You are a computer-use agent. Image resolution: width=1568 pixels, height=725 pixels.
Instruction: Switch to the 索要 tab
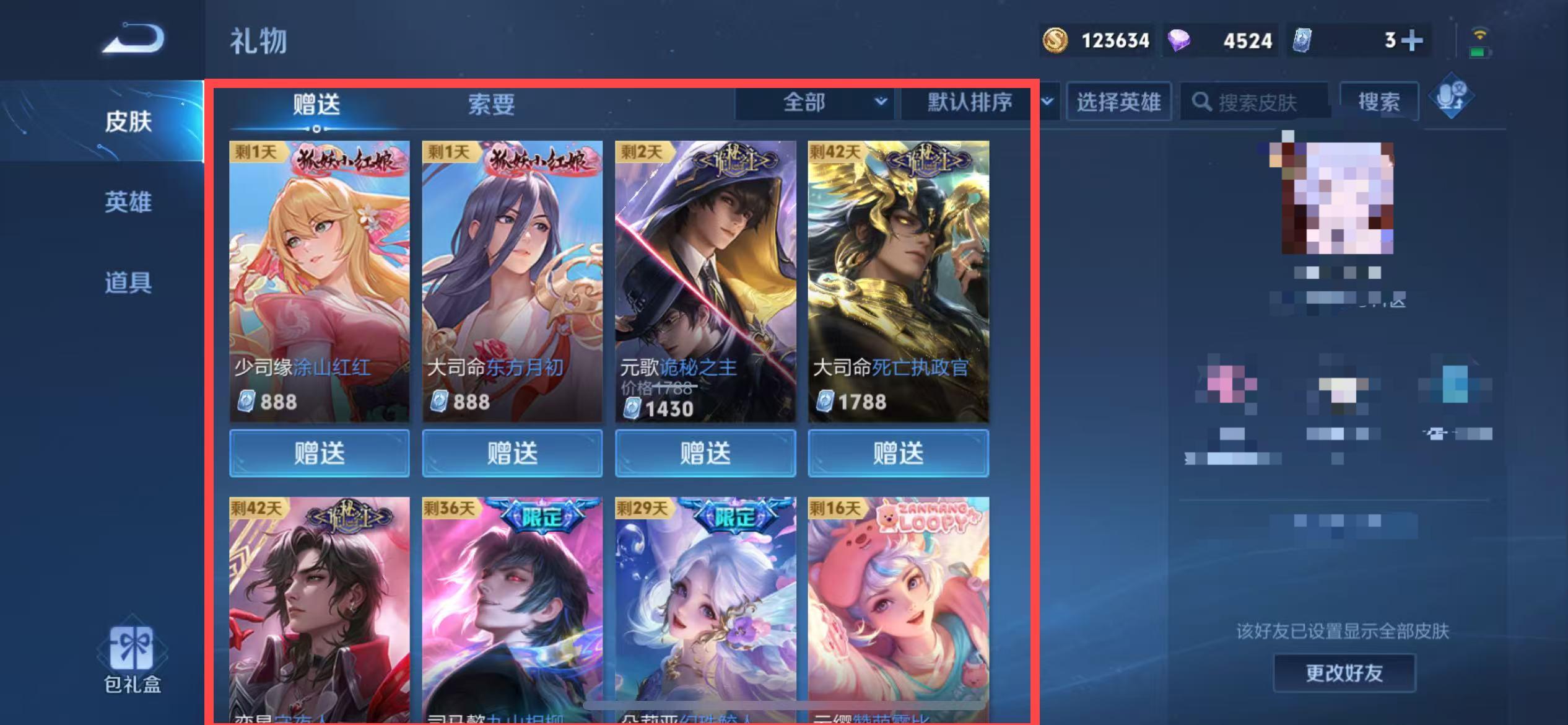491,104
